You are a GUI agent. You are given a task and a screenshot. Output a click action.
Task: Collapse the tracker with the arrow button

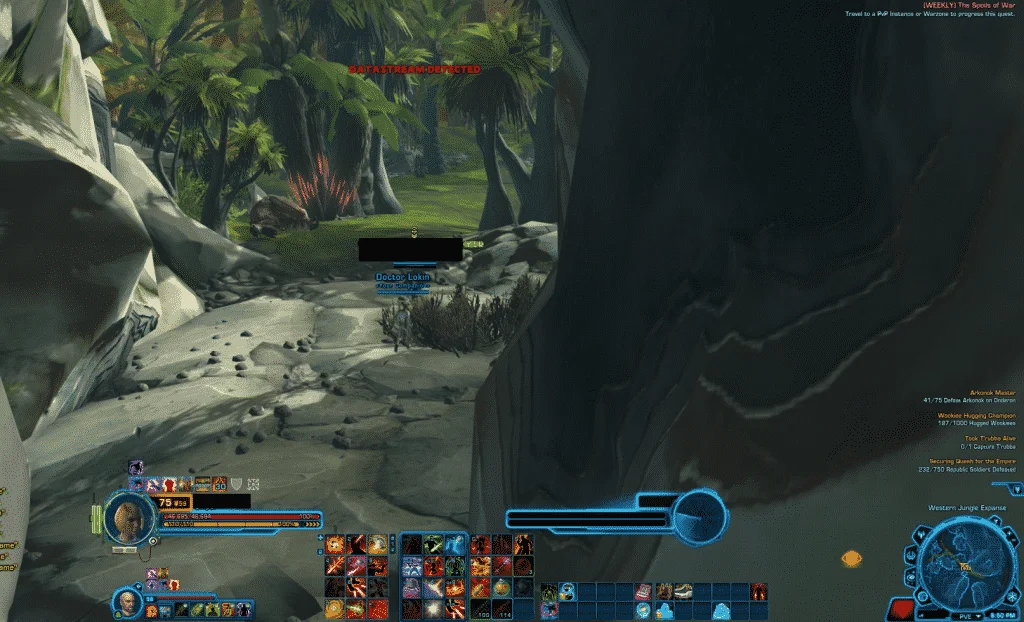point(1016,489)
